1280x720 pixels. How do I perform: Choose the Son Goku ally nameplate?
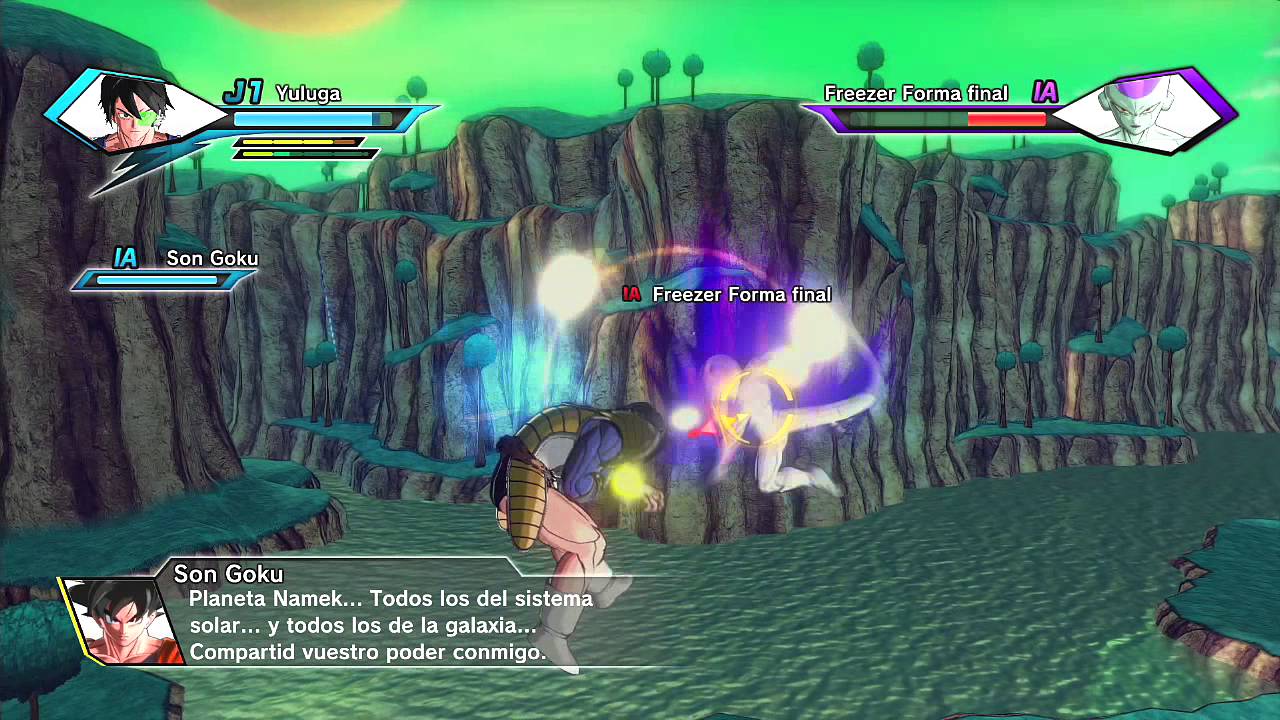coord(211,259)
